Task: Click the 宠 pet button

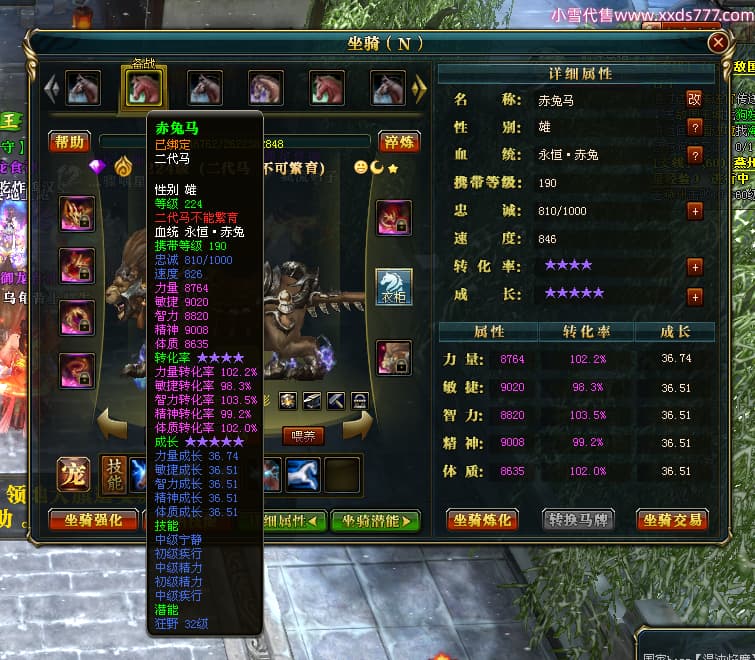Action: tap(74, 474)
